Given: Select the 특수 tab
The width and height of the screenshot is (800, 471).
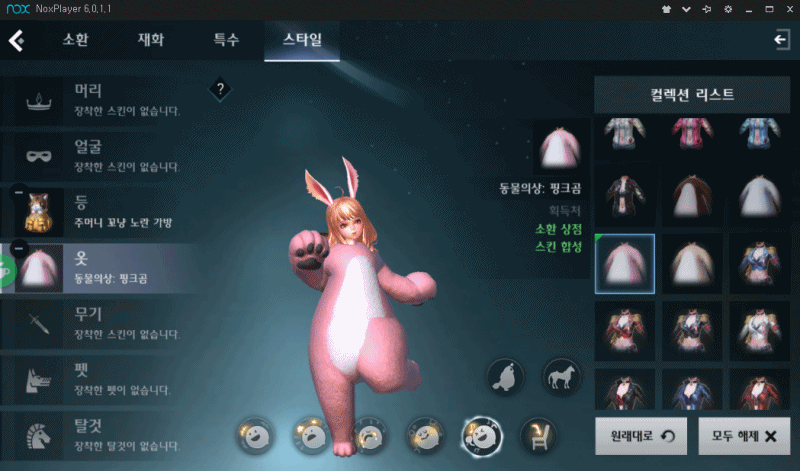Looking at the screenshot, I should (x=226, y=41).
